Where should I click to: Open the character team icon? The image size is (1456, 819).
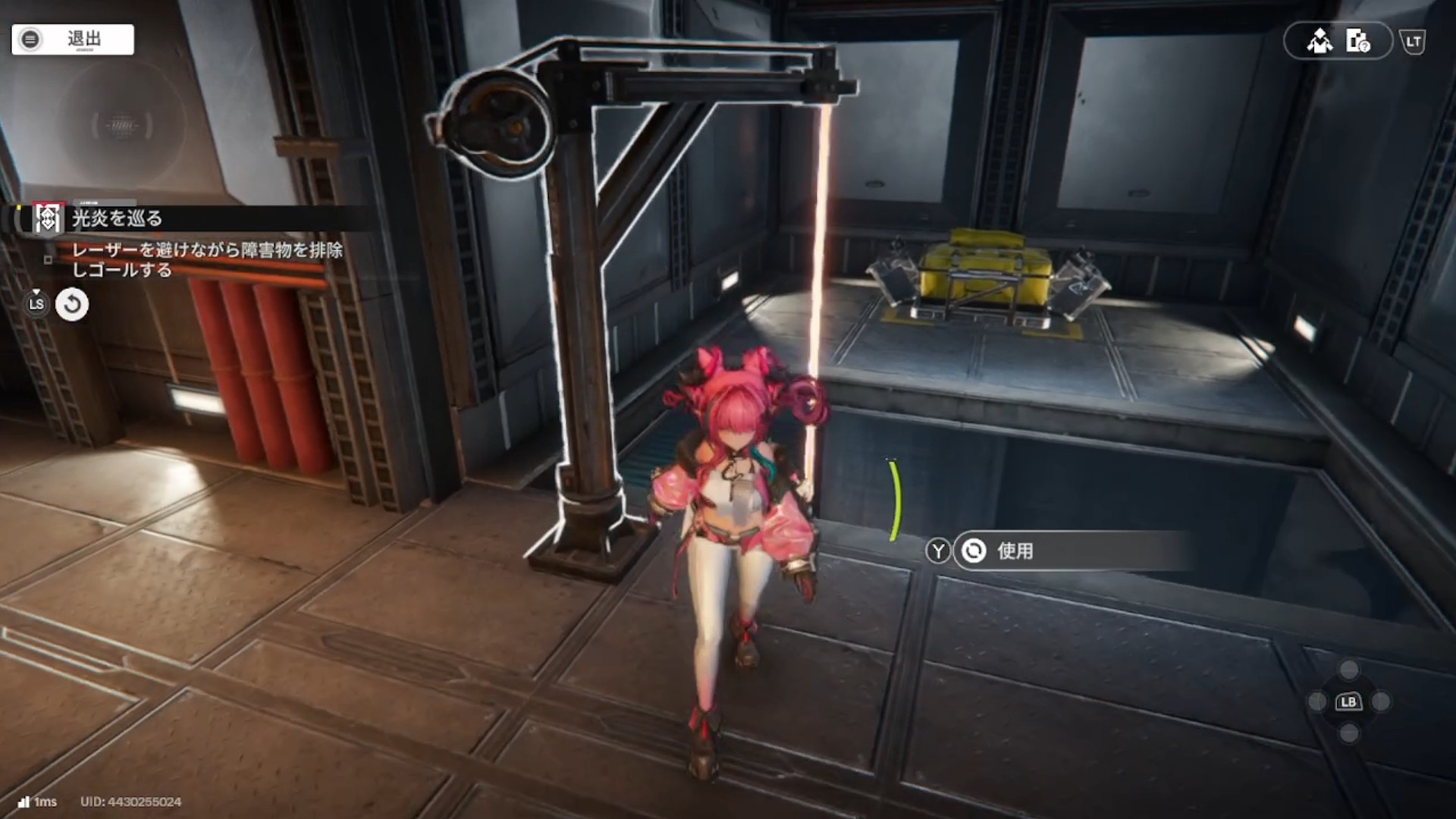pyautogui.click(x=1319, y=41)
